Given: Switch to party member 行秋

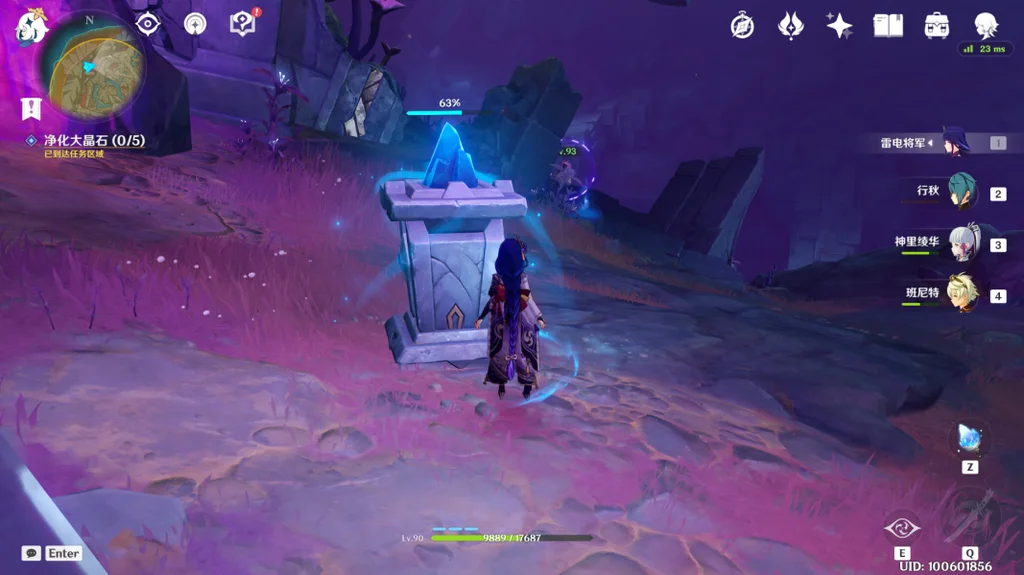Looking at the screenshot, I should point(962,192).
